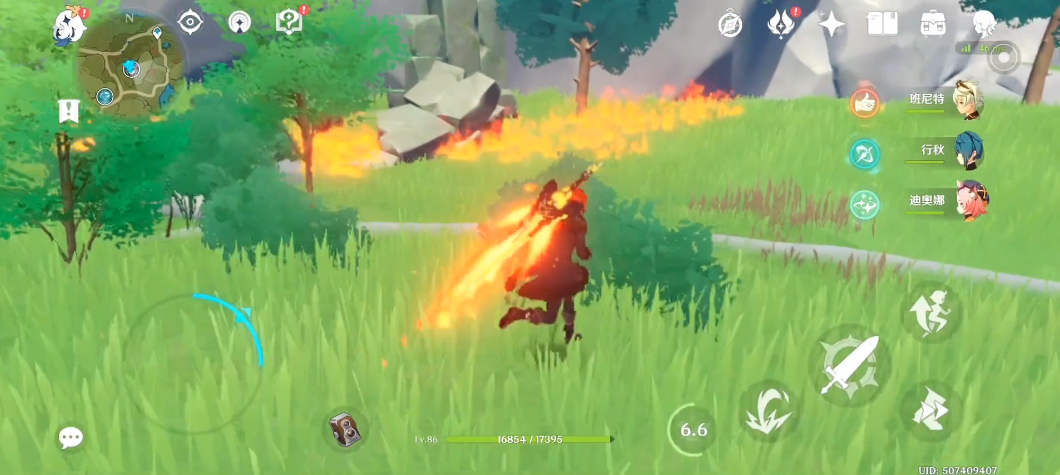
Task: Open the quest log bookmark icon
Action: click(69, 112)
